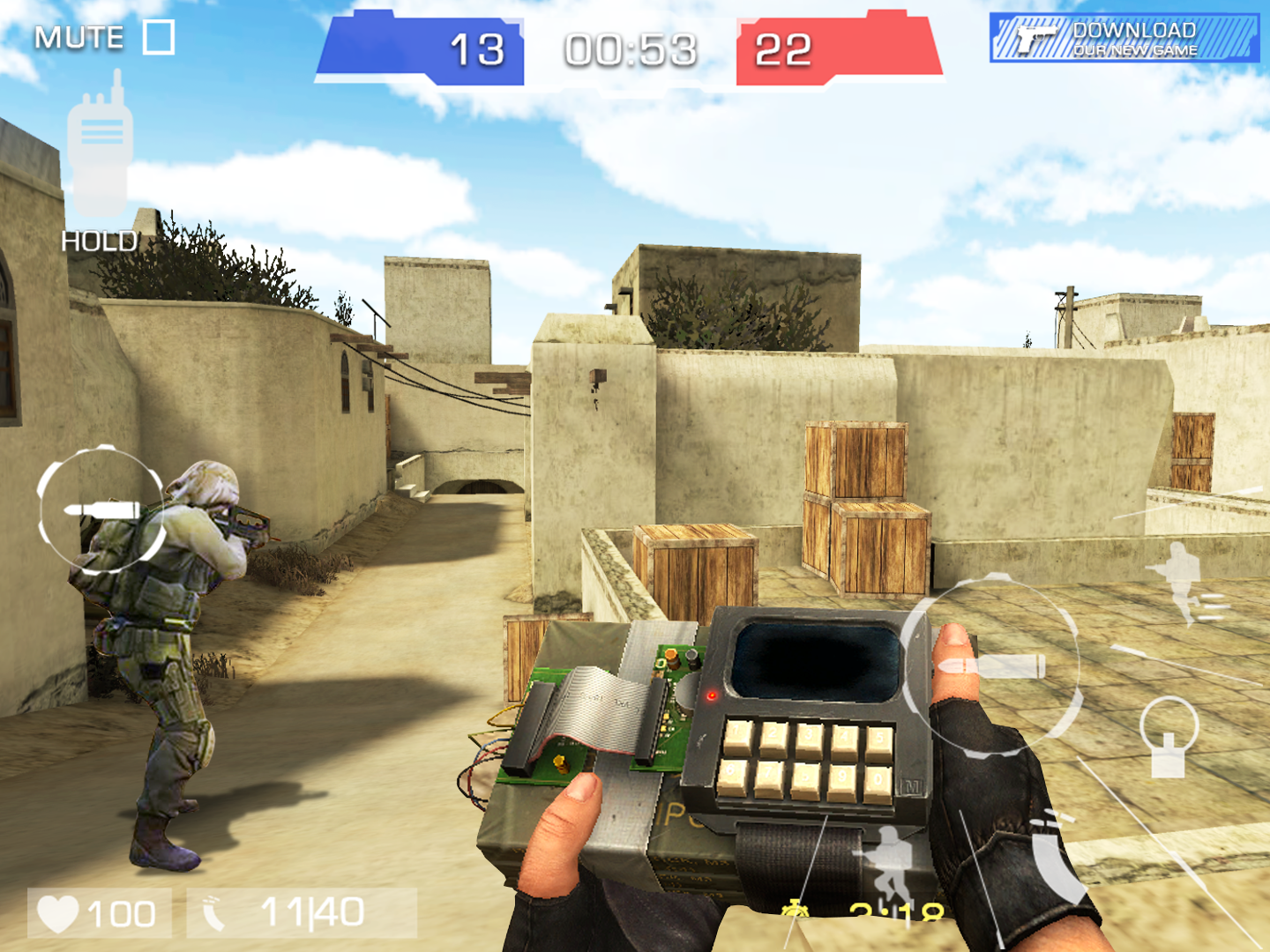The width and height of the screenshot is (1270, 952).
Task: Toggle the MUTE checkbox
Action: [157, 38]
